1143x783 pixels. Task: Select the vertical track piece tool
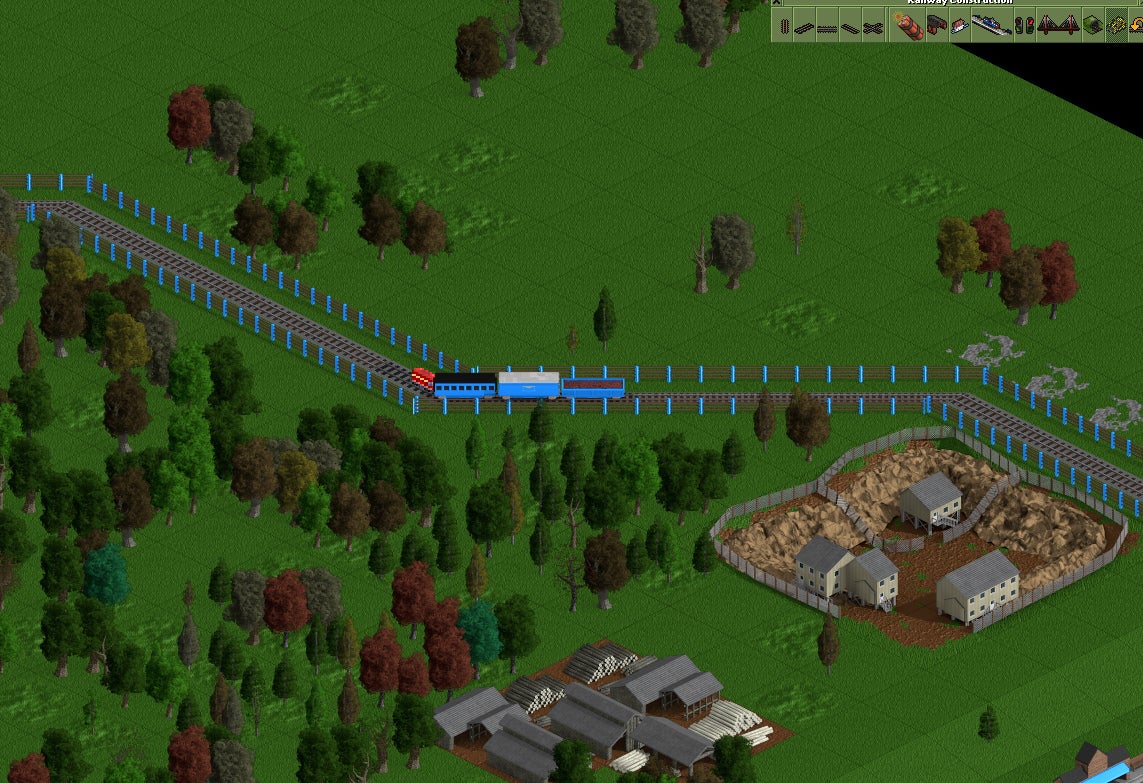coord(784,25)
